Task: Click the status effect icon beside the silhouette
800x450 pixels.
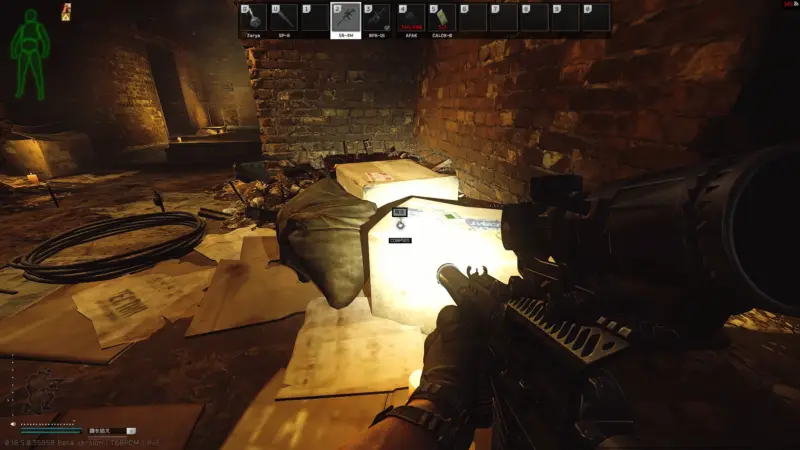Action: [66, 13]
